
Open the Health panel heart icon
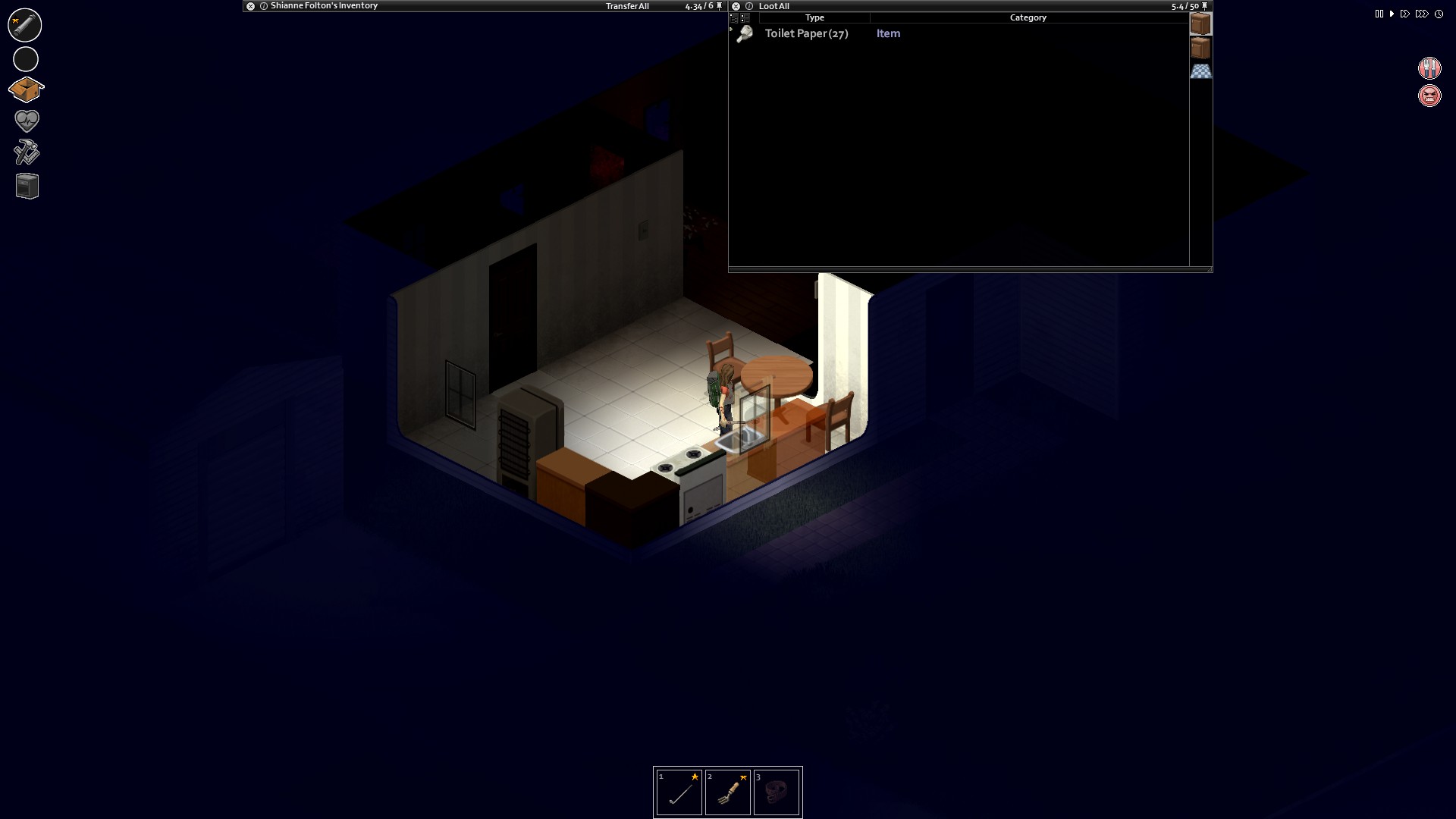(x=26, y=120)
